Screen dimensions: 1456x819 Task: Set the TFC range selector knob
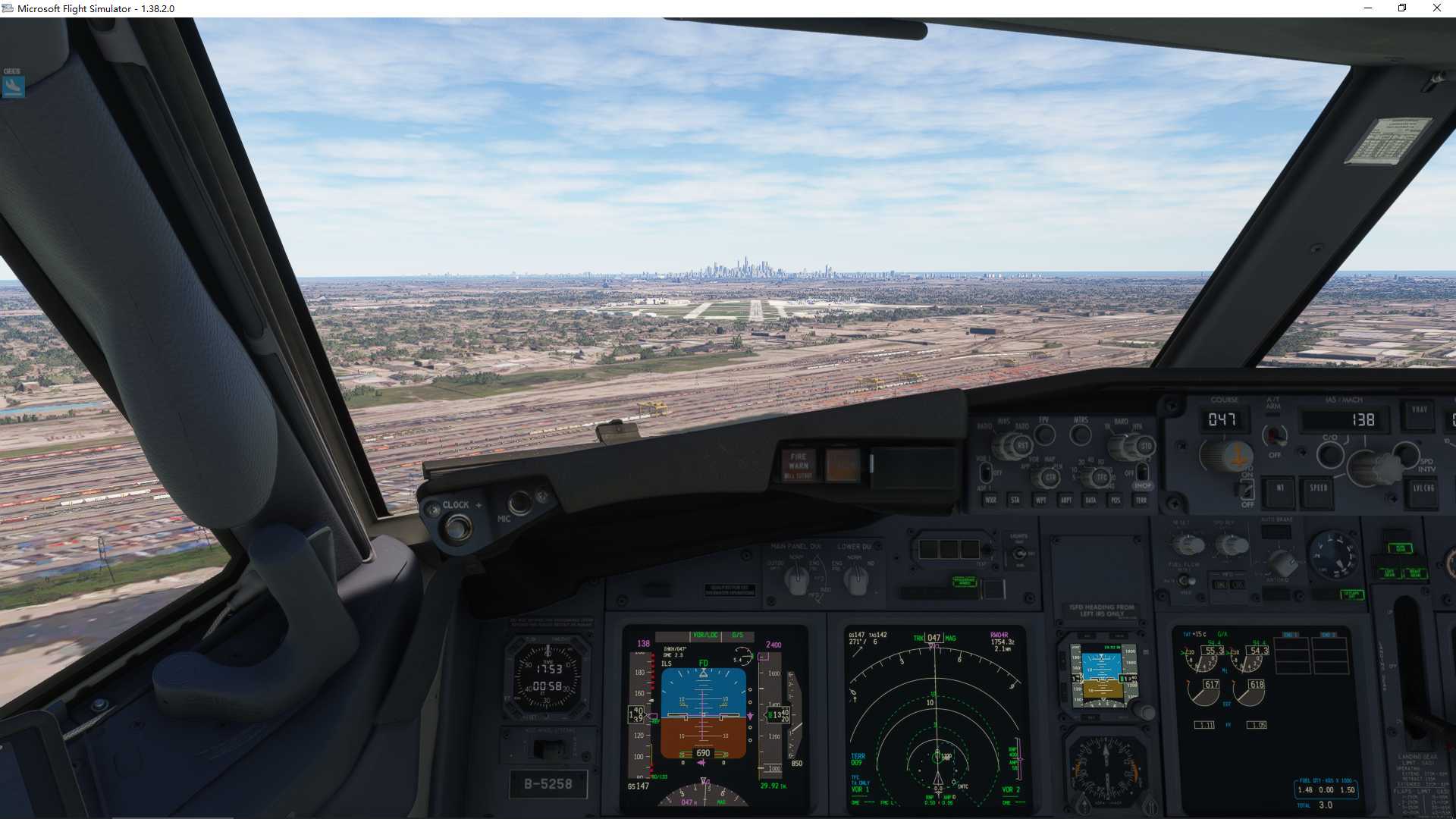pyautogui.click(x=1100, y=476)
